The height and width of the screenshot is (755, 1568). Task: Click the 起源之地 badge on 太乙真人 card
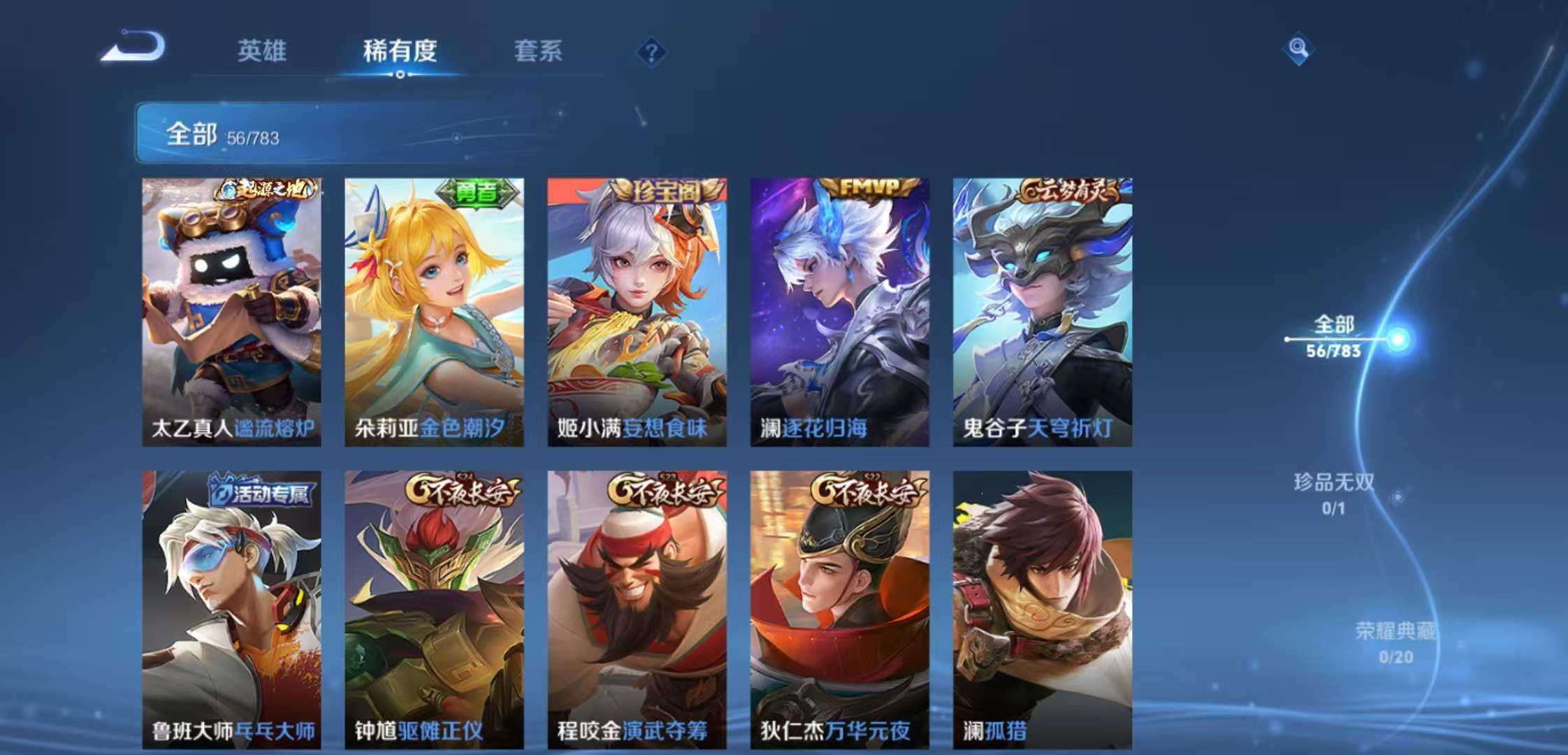(266, 190)
